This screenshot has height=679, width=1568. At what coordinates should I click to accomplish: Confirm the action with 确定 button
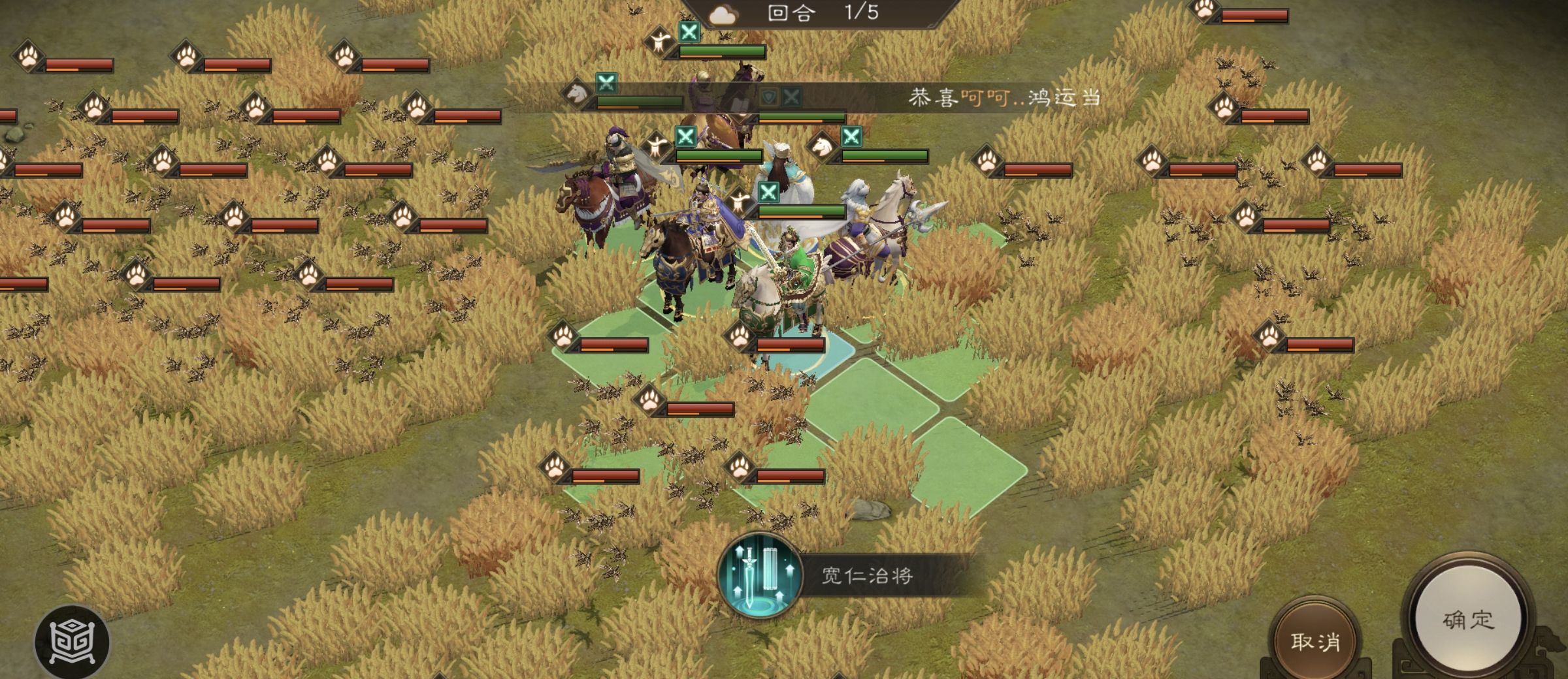coord(1467,620)
